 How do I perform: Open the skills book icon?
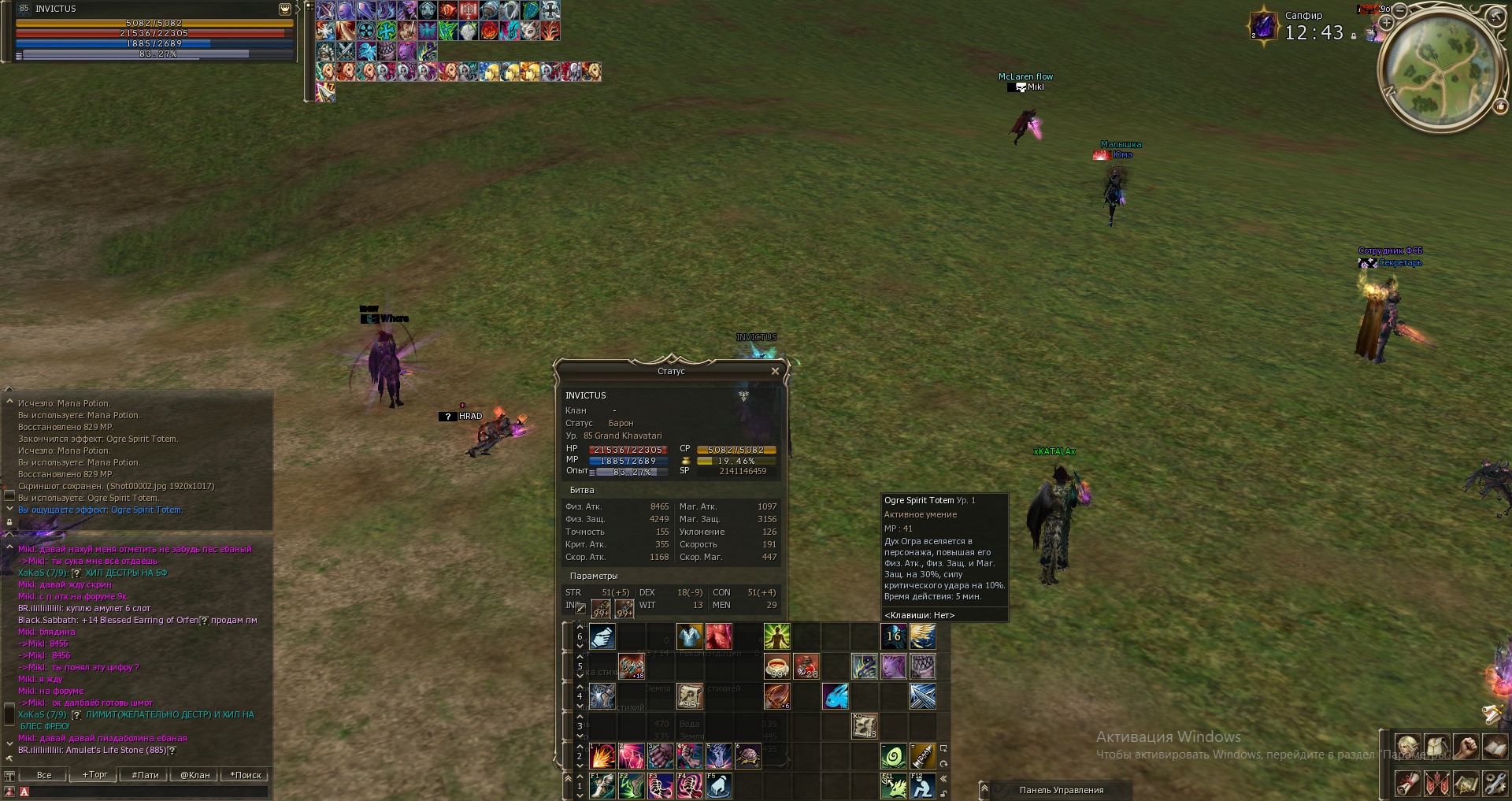click(1494, 746)
